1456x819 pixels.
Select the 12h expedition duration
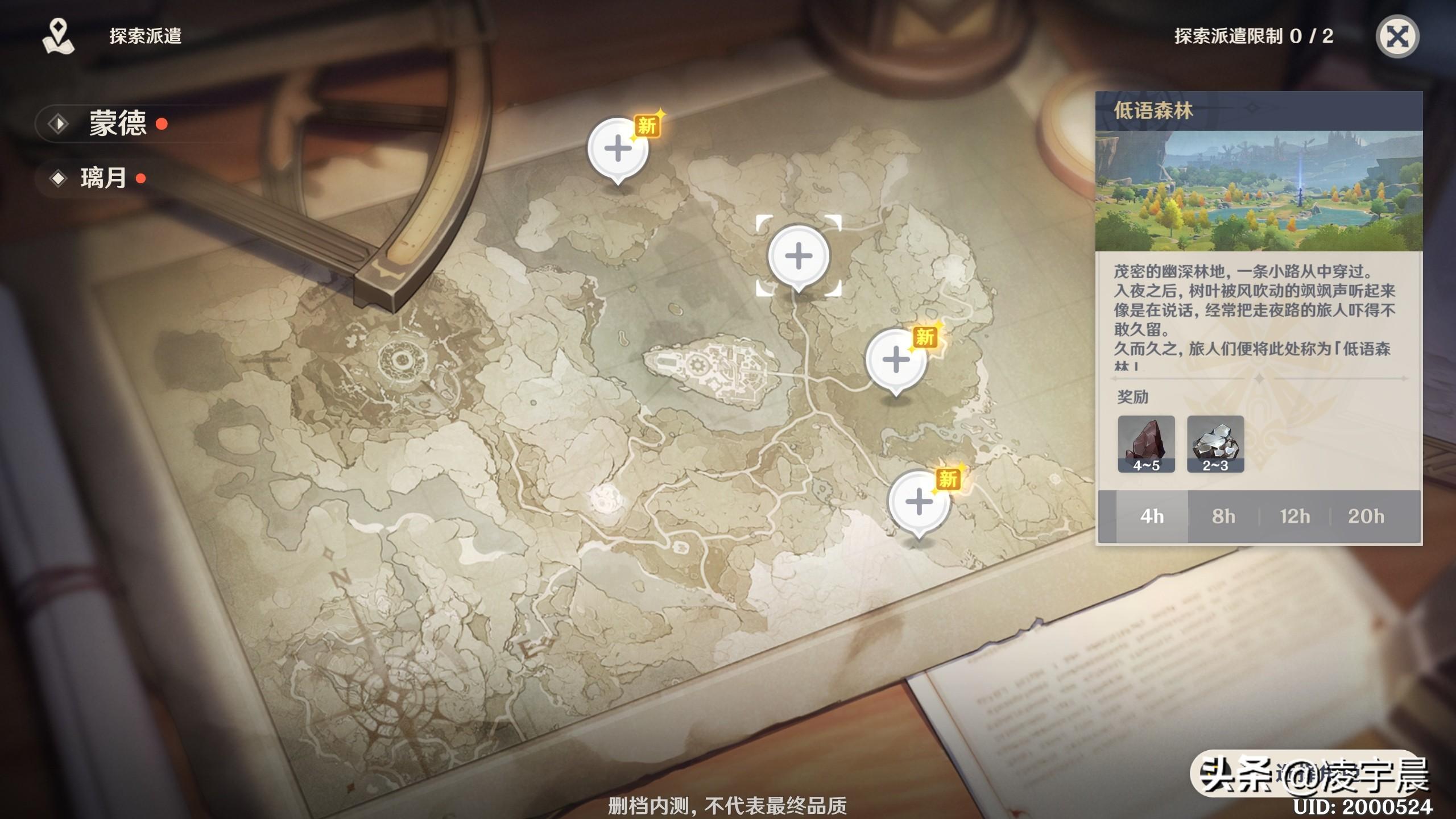coord(1296,517)
